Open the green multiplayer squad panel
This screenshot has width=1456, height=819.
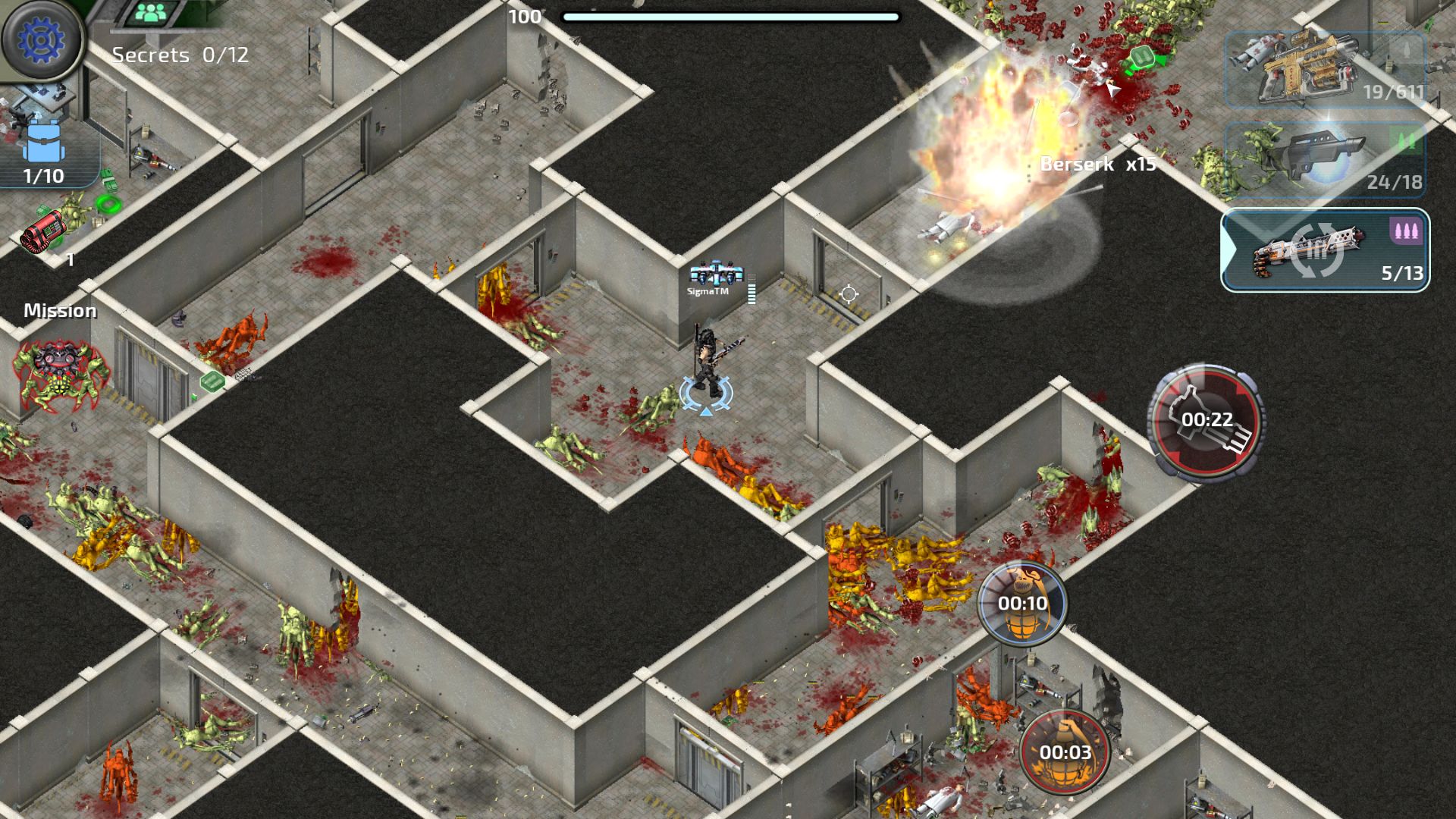(155, 13)
